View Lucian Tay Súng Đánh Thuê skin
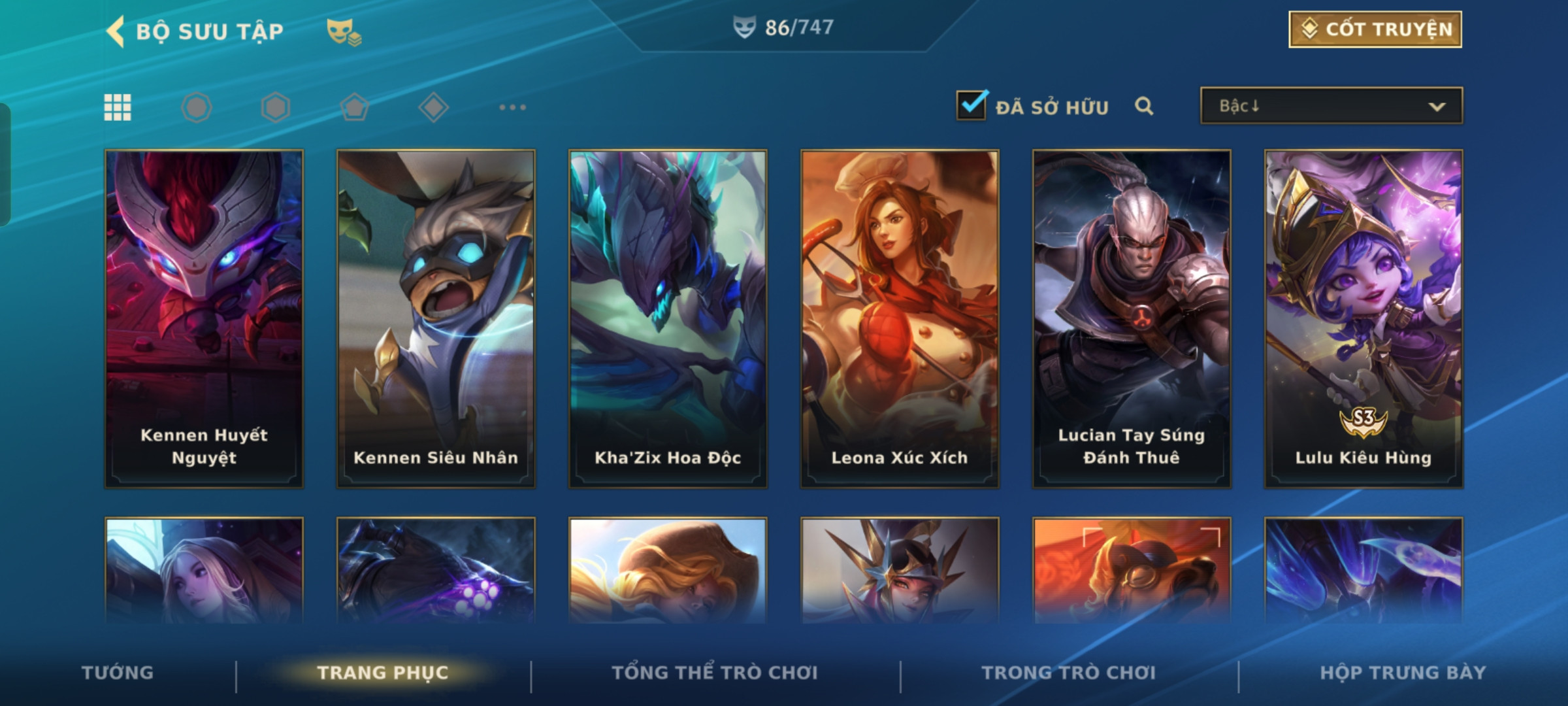Image resolution: width=1568 pixels, height=706 pixels. coord(1132,319)
